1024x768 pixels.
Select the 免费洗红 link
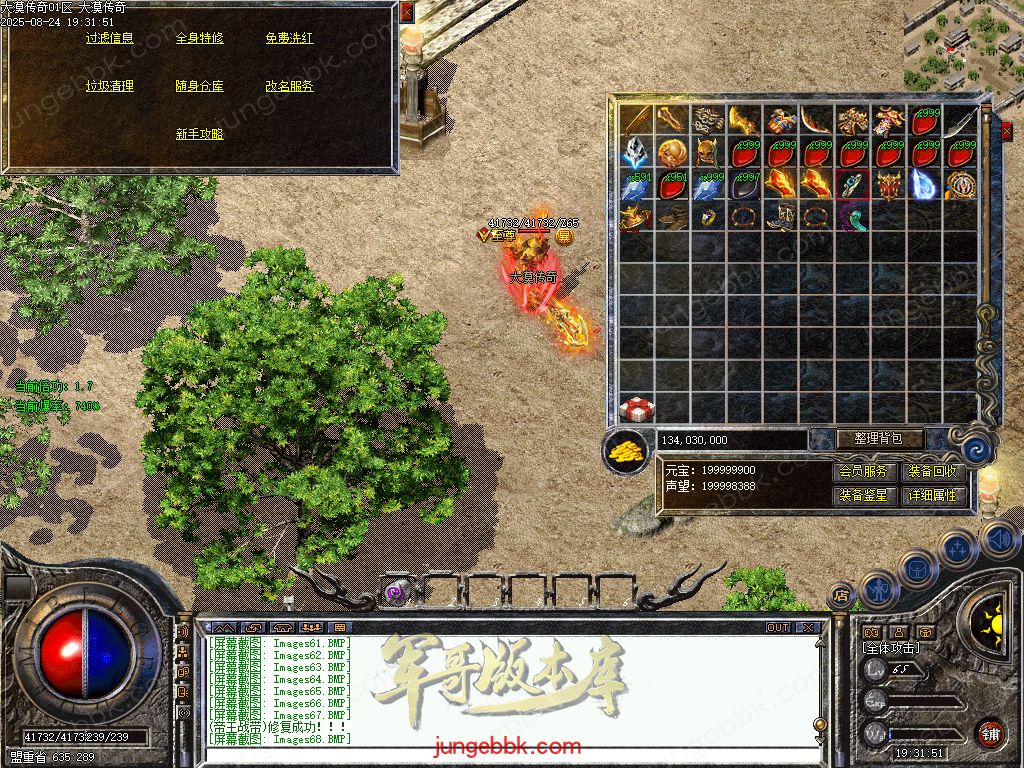click(289, 39)
